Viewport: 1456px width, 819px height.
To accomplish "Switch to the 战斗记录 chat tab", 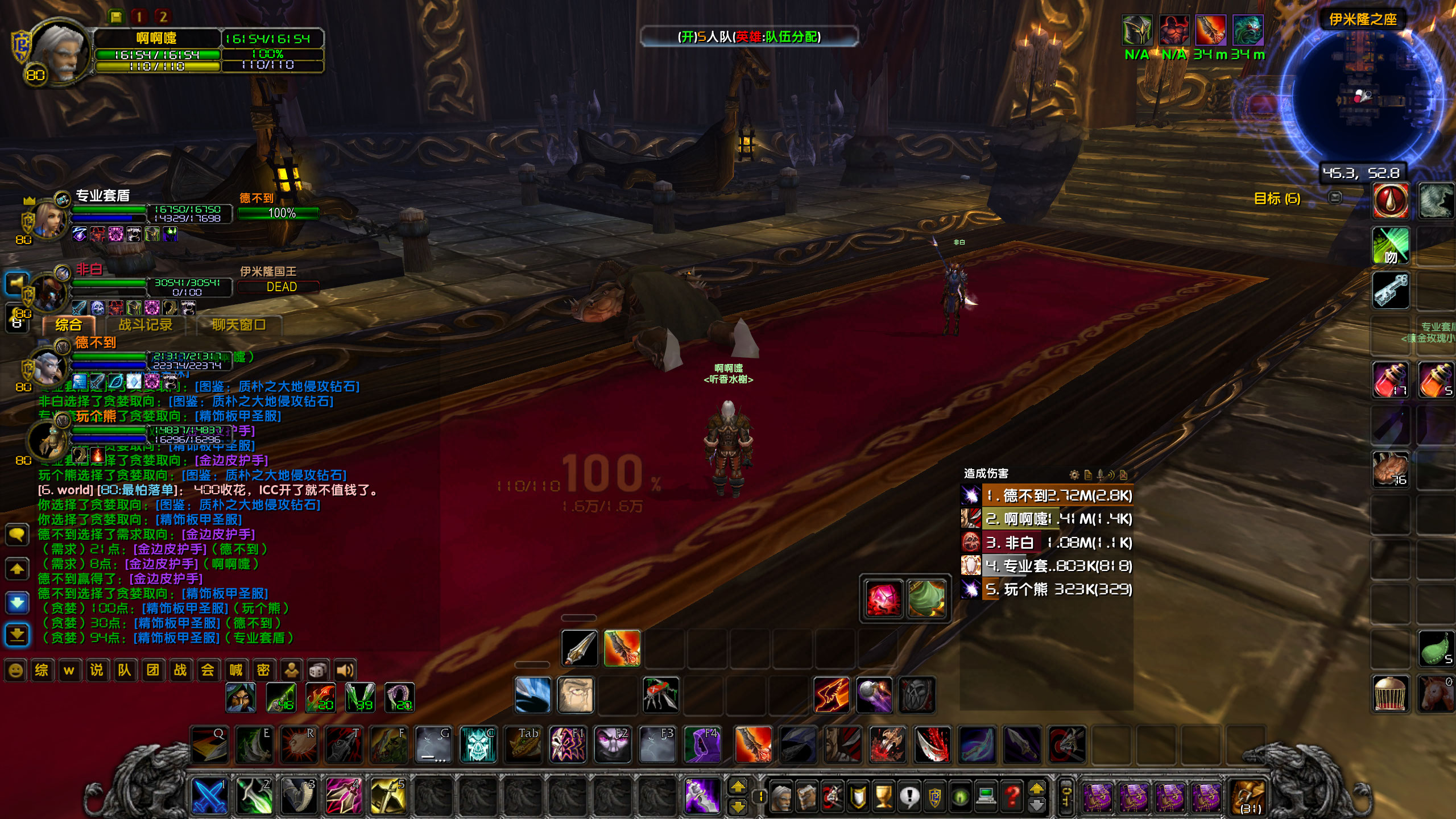I will 147,324.
